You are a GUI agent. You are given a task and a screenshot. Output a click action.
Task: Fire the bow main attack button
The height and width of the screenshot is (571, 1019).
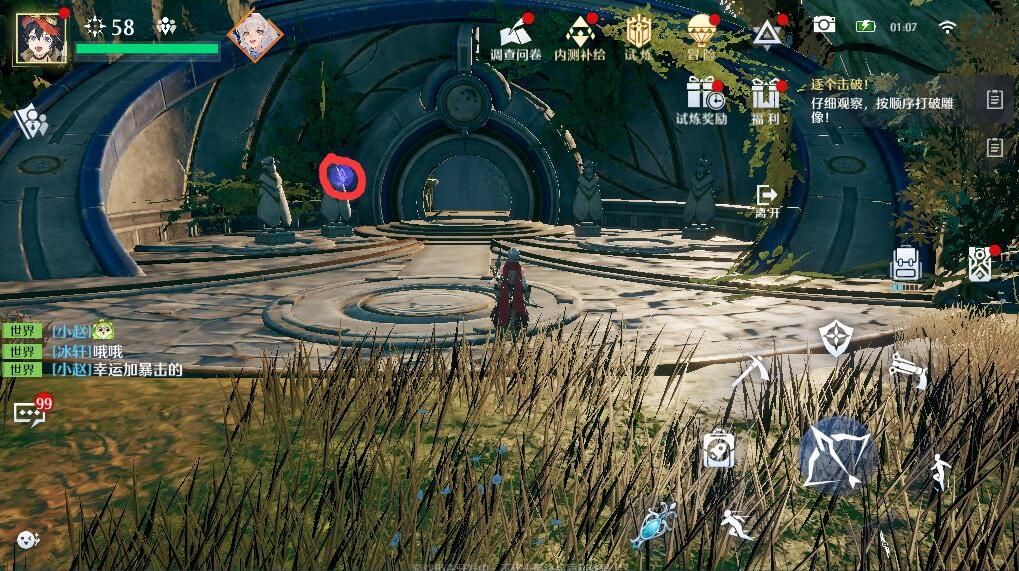[x=838, y=455]
